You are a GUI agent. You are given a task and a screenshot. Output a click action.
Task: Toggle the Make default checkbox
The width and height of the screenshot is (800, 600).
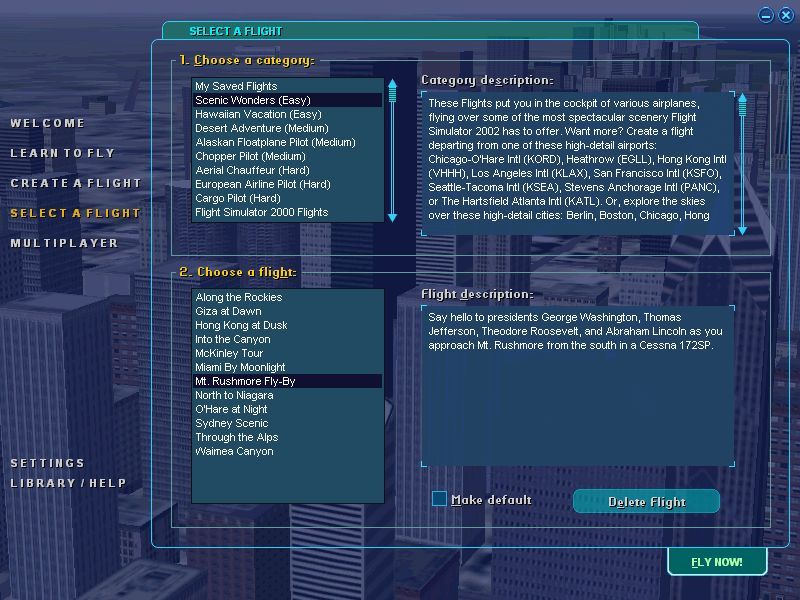[x=439, y=499]
